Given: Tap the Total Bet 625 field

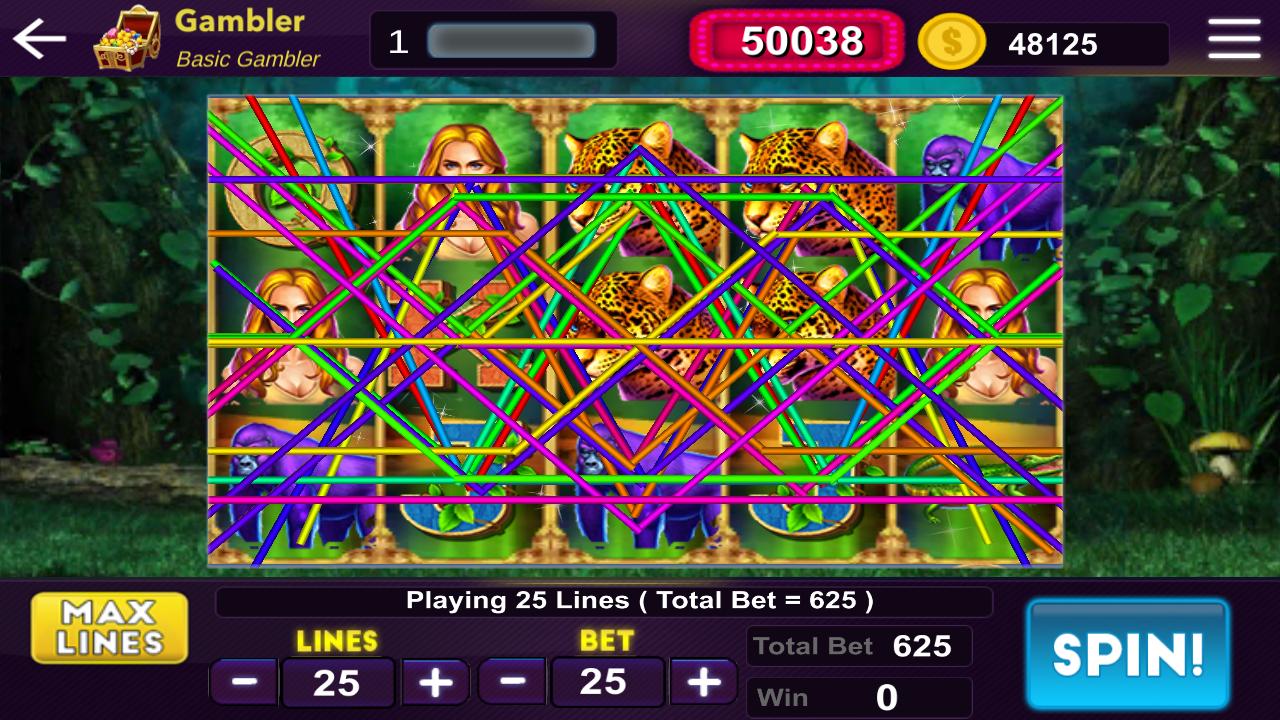Looking at the screenshot, I should tap(858, 646).
